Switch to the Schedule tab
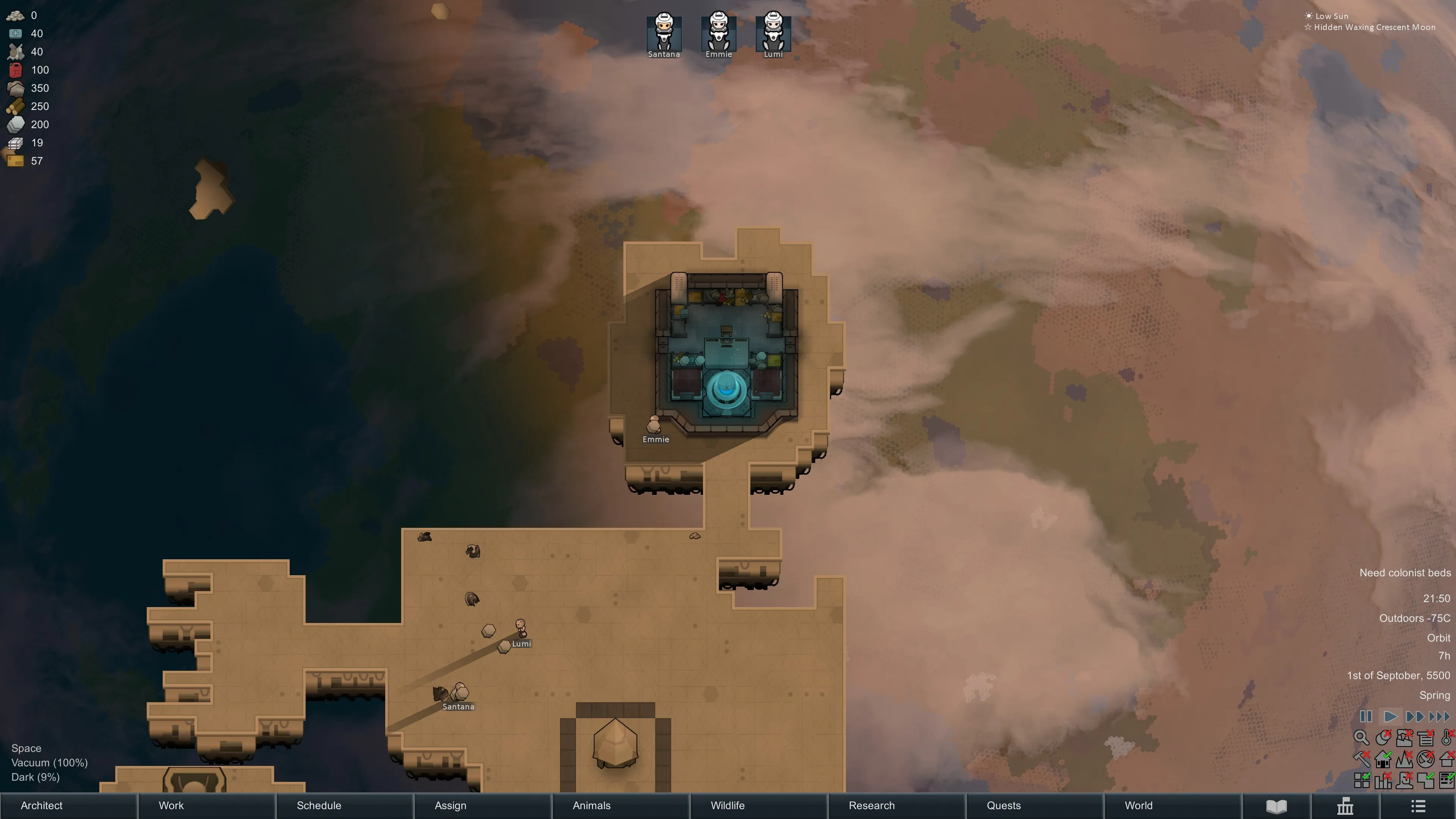 [x=319, y=805]
